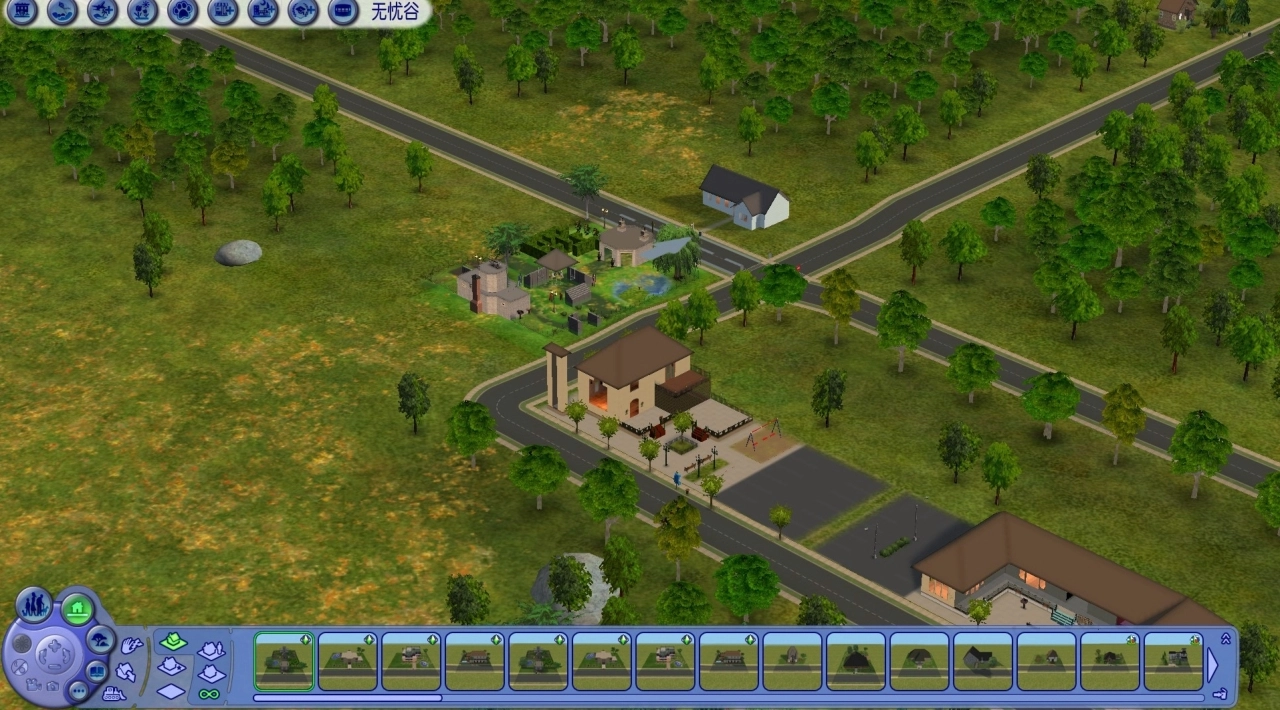Select the empty flat lot category

pos(171,691)
